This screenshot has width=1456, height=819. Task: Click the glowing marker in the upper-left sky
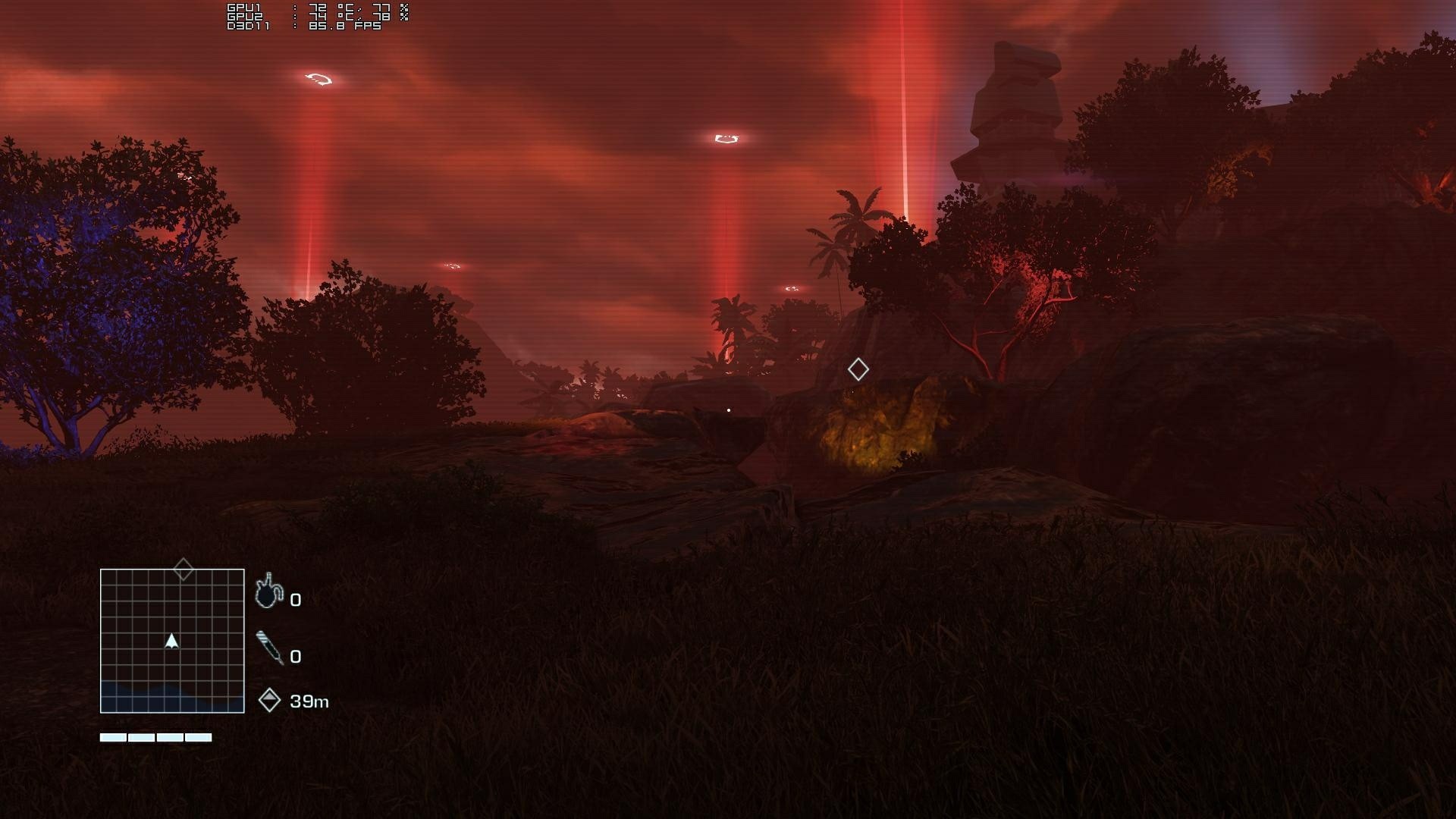coord(318,79)
